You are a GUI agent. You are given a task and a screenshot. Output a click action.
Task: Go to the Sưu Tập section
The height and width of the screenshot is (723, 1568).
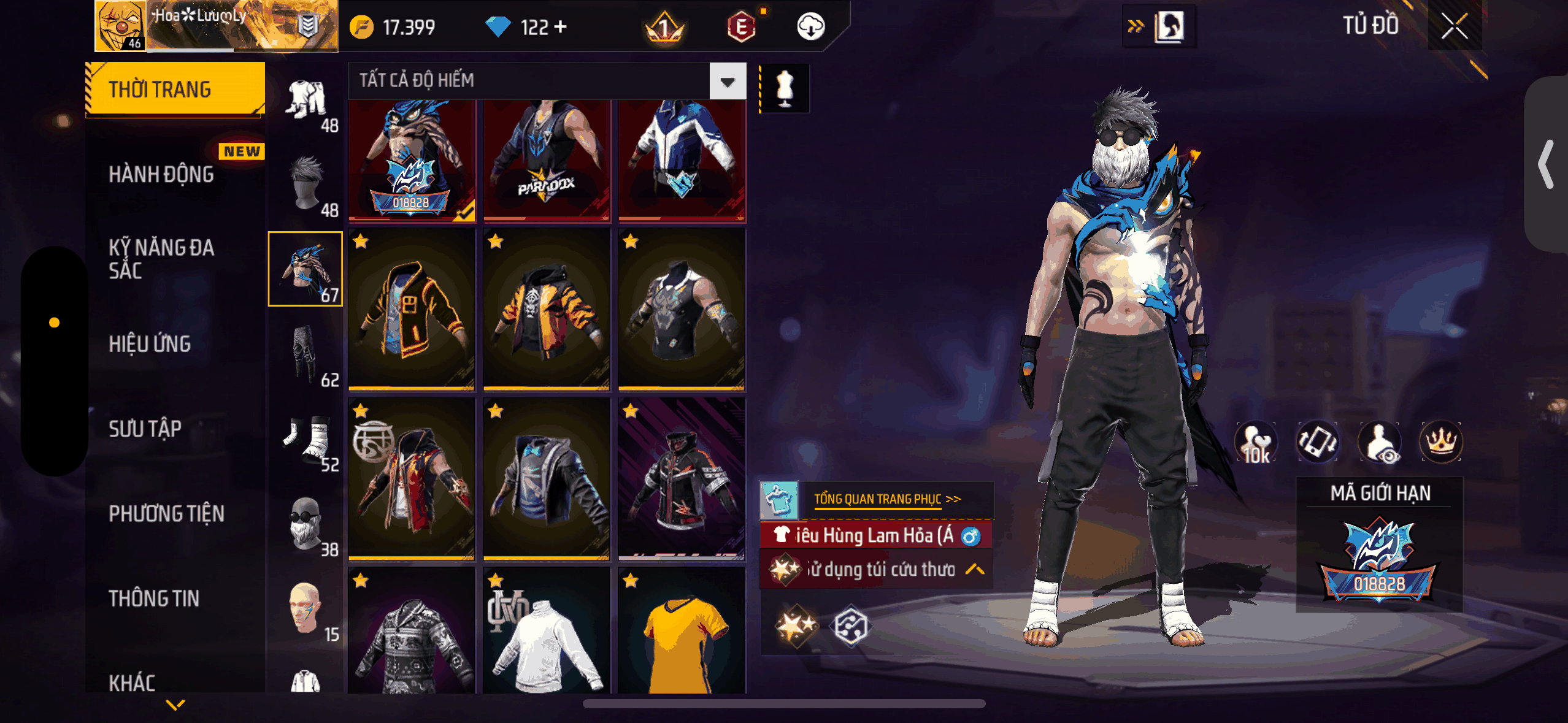pos(145,429)
